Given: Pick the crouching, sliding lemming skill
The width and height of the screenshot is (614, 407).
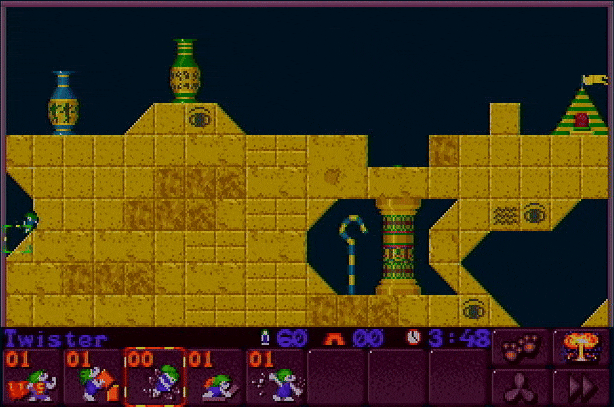Looking at the screenshot, I should 215,377.
